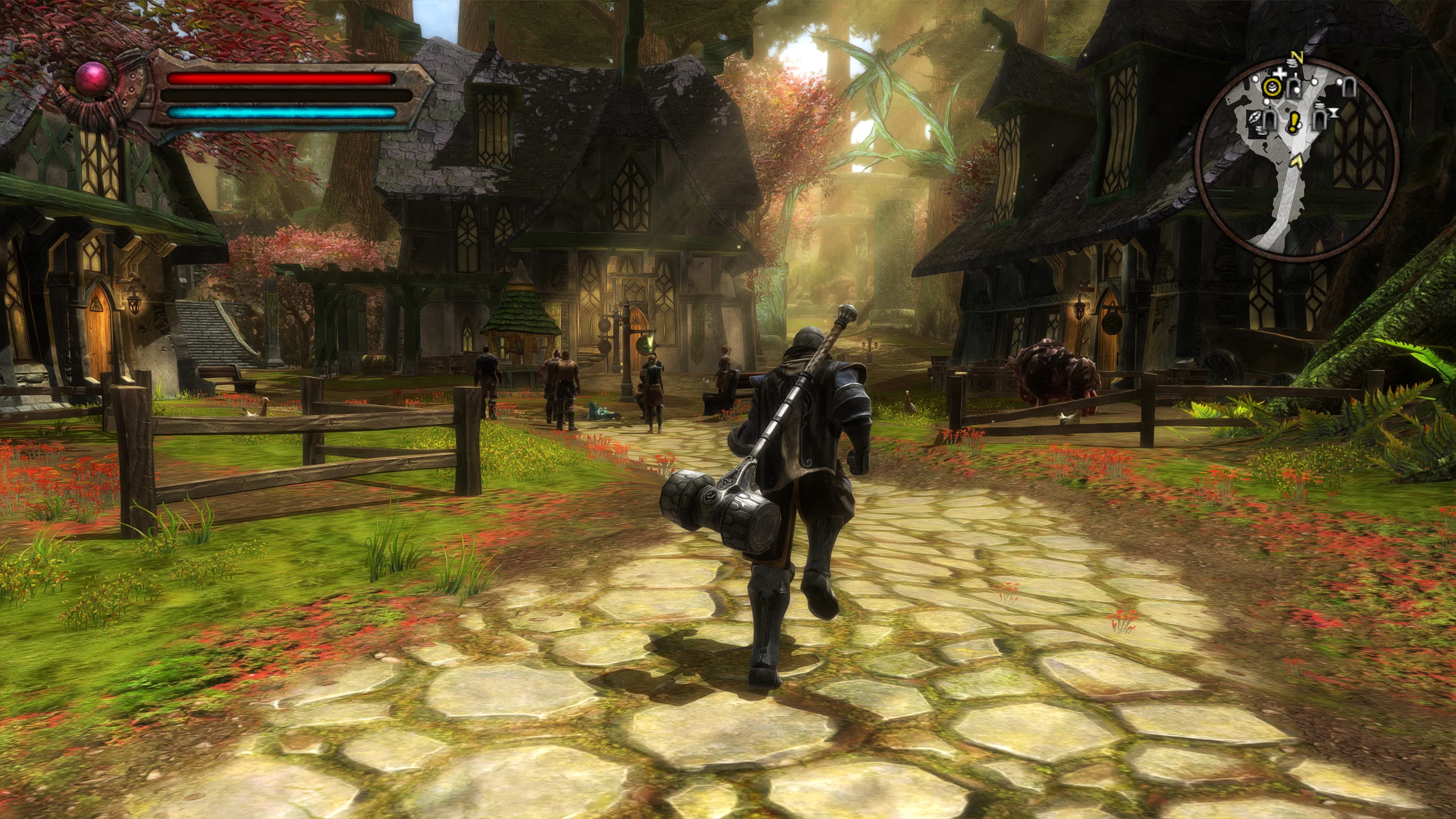Select the goblet tavern marker on minimap
1456x819 pixels.
(1334, 113)
